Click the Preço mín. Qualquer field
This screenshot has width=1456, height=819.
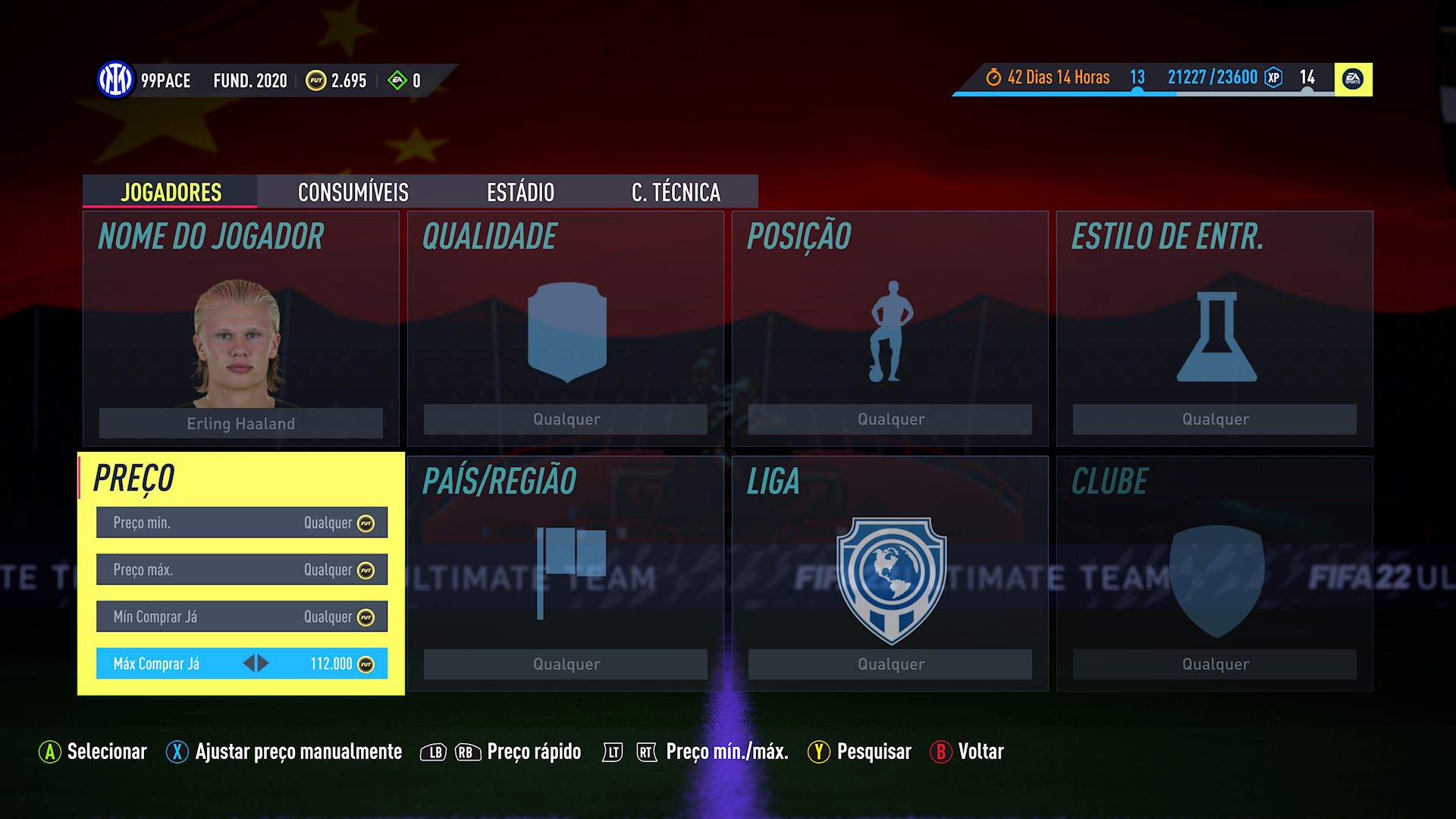241,522
